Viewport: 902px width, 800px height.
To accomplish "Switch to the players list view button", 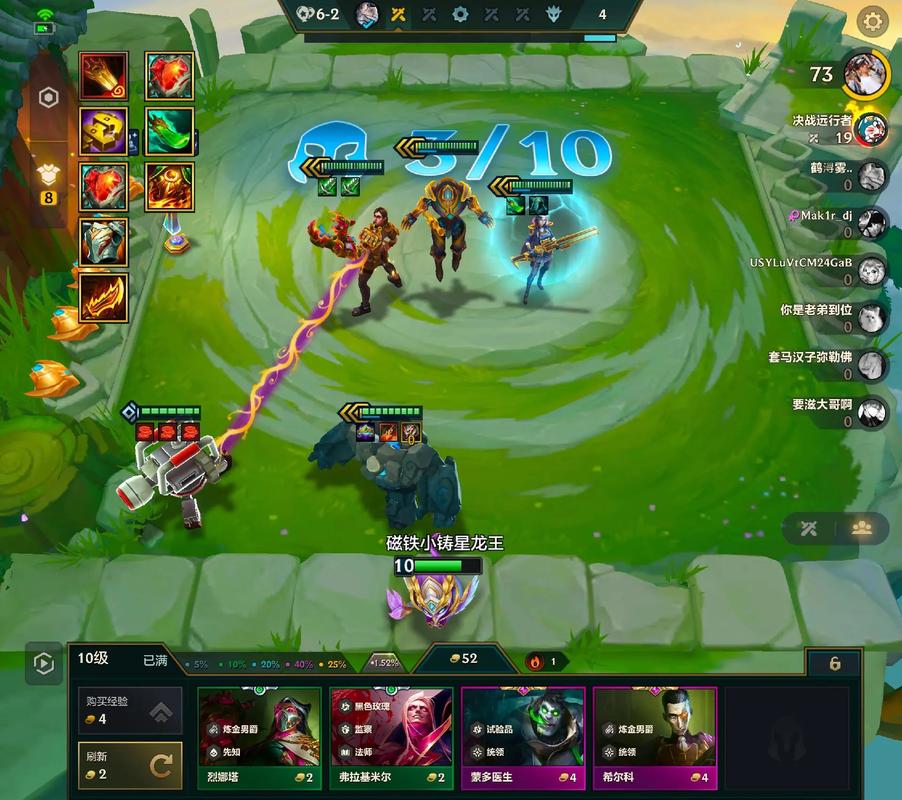I will coord(862,529).
